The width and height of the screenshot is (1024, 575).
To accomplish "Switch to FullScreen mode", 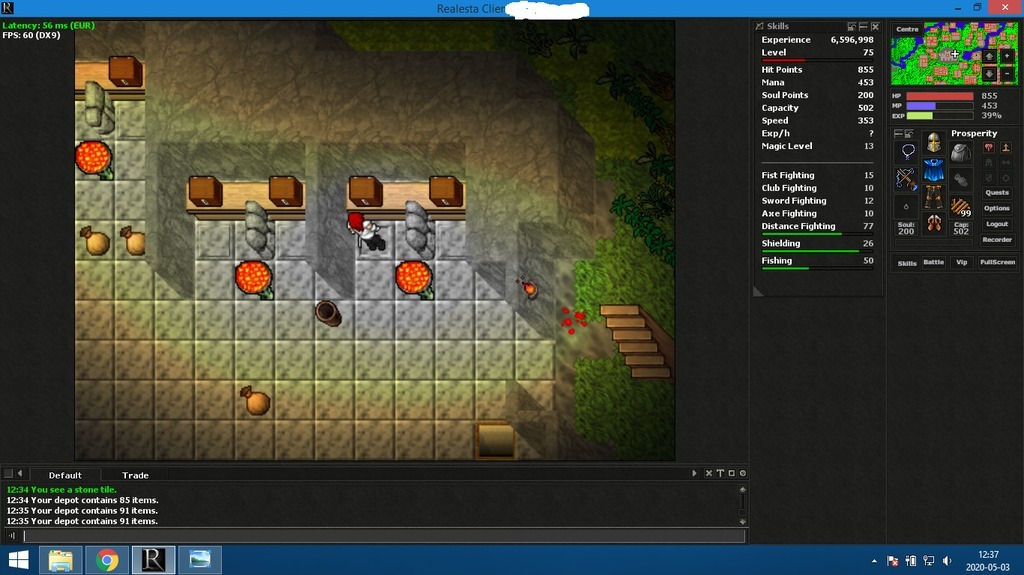I will tap(997, 263).
